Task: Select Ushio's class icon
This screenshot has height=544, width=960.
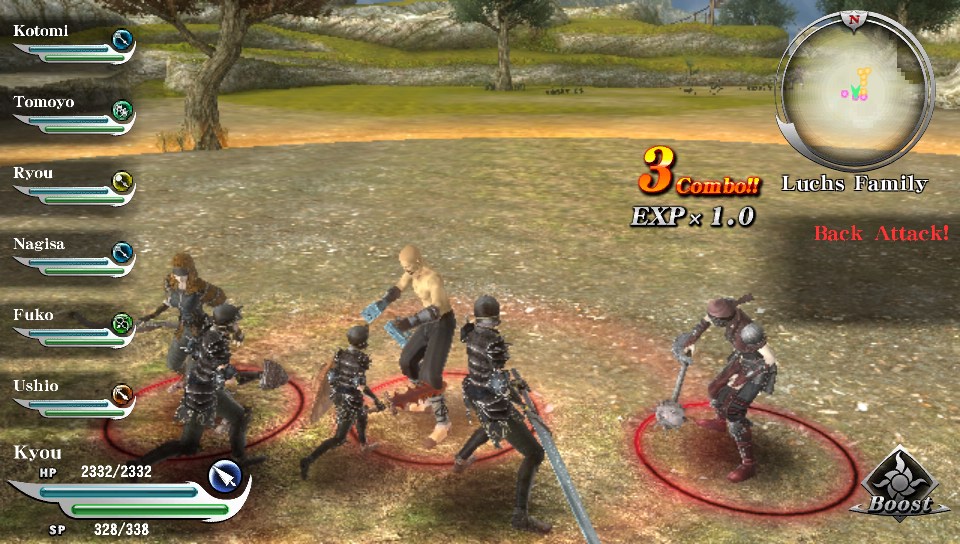Action: [122, 394]
